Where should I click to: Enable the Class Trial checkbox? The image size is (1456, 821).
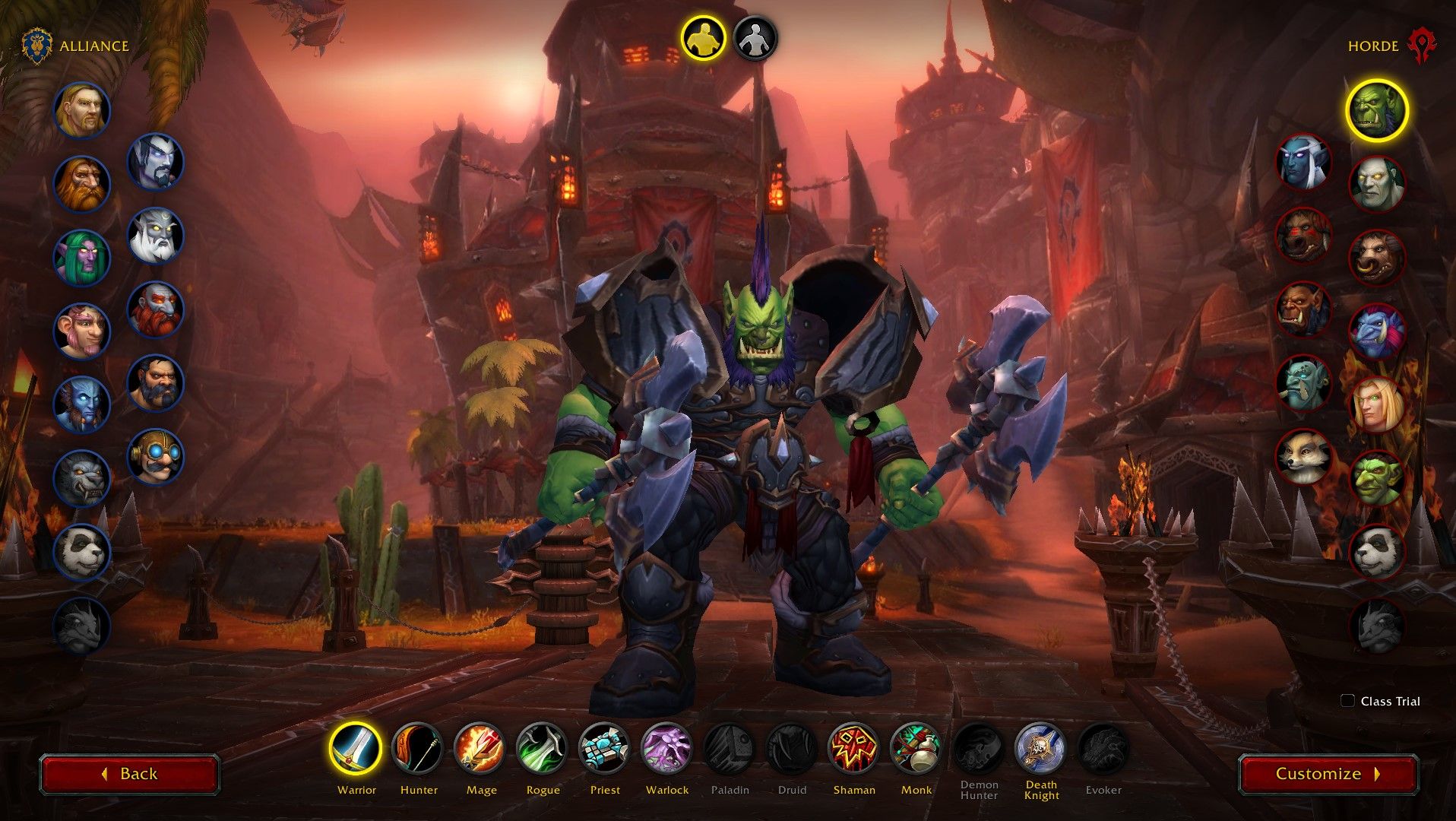click(x=1348, y=701)
